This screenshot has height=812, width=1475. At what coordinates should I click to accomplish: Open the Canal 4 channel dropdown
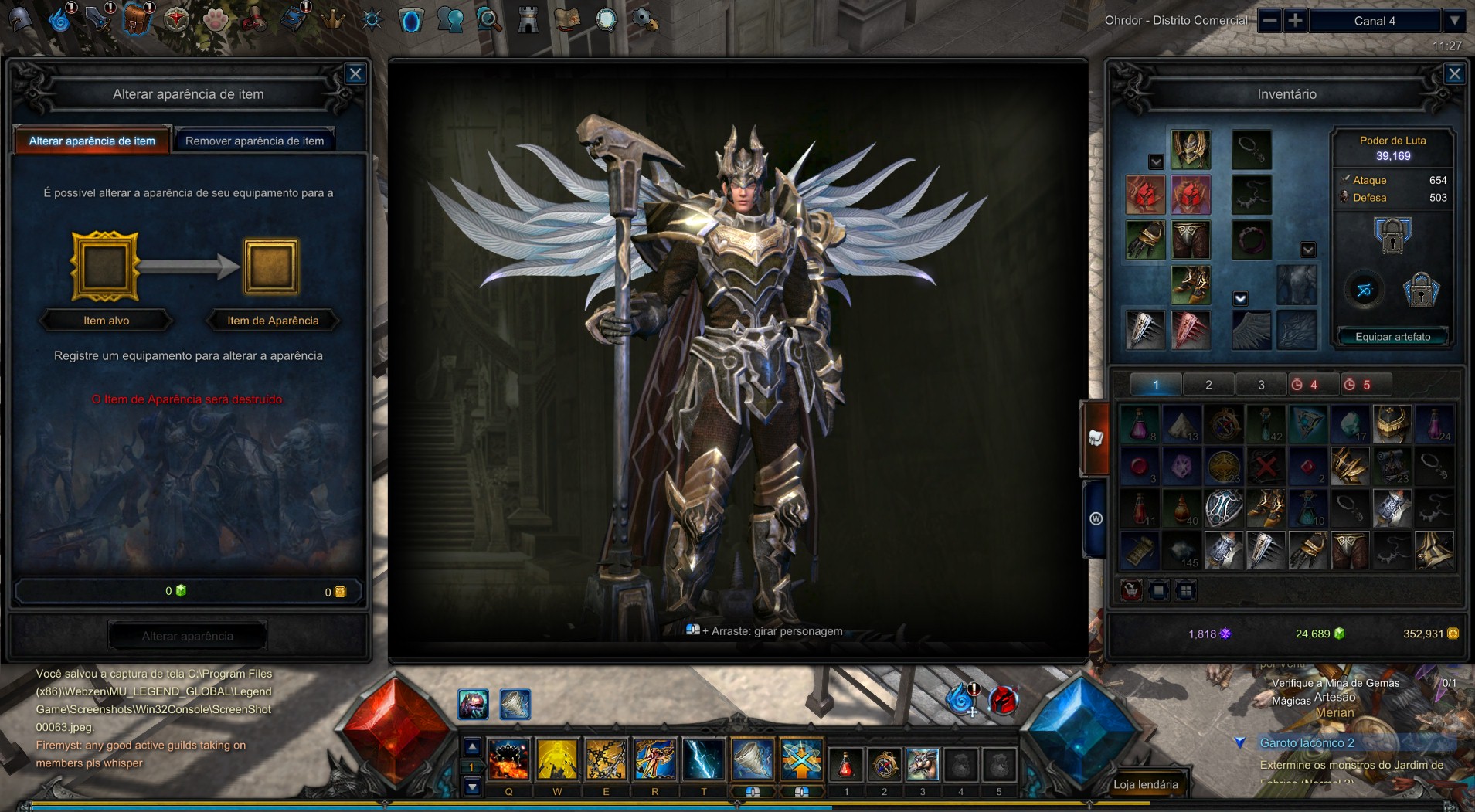(1454, 21)
